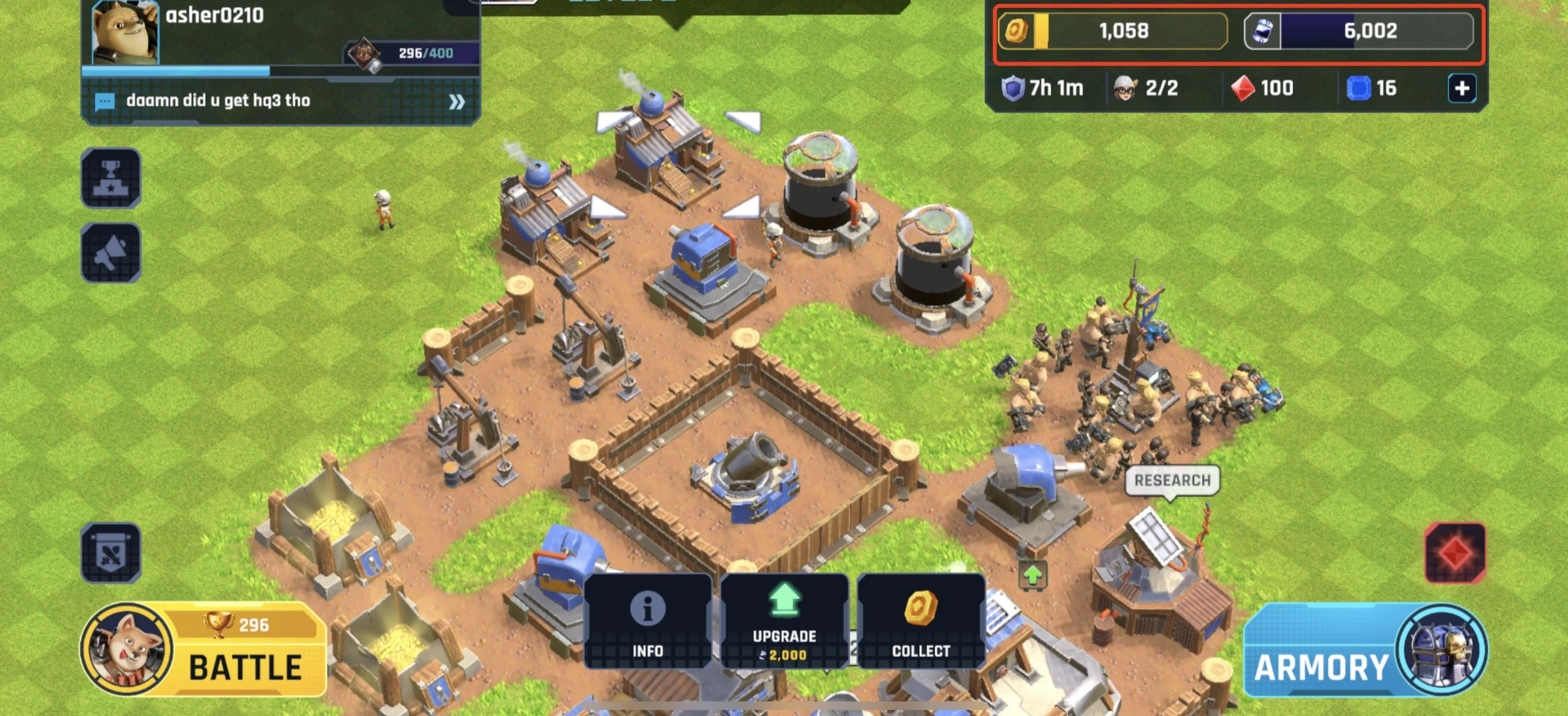
Task: Tap the Info button for selected building
Action: click(647, 621)
